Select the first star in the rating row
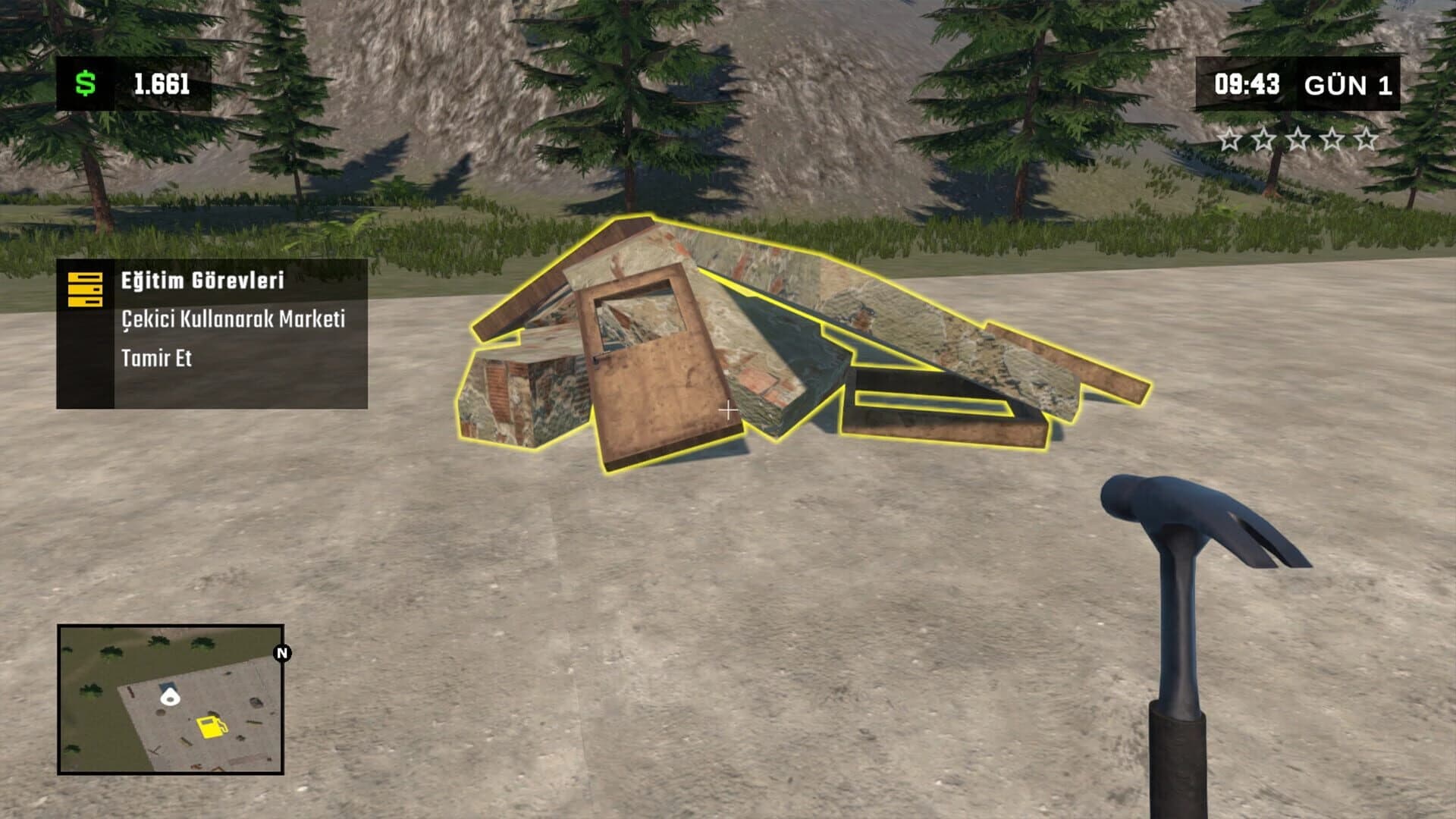Image resolution: width=1456 pixels, height=819 pixels. [x=1229, y=140]
